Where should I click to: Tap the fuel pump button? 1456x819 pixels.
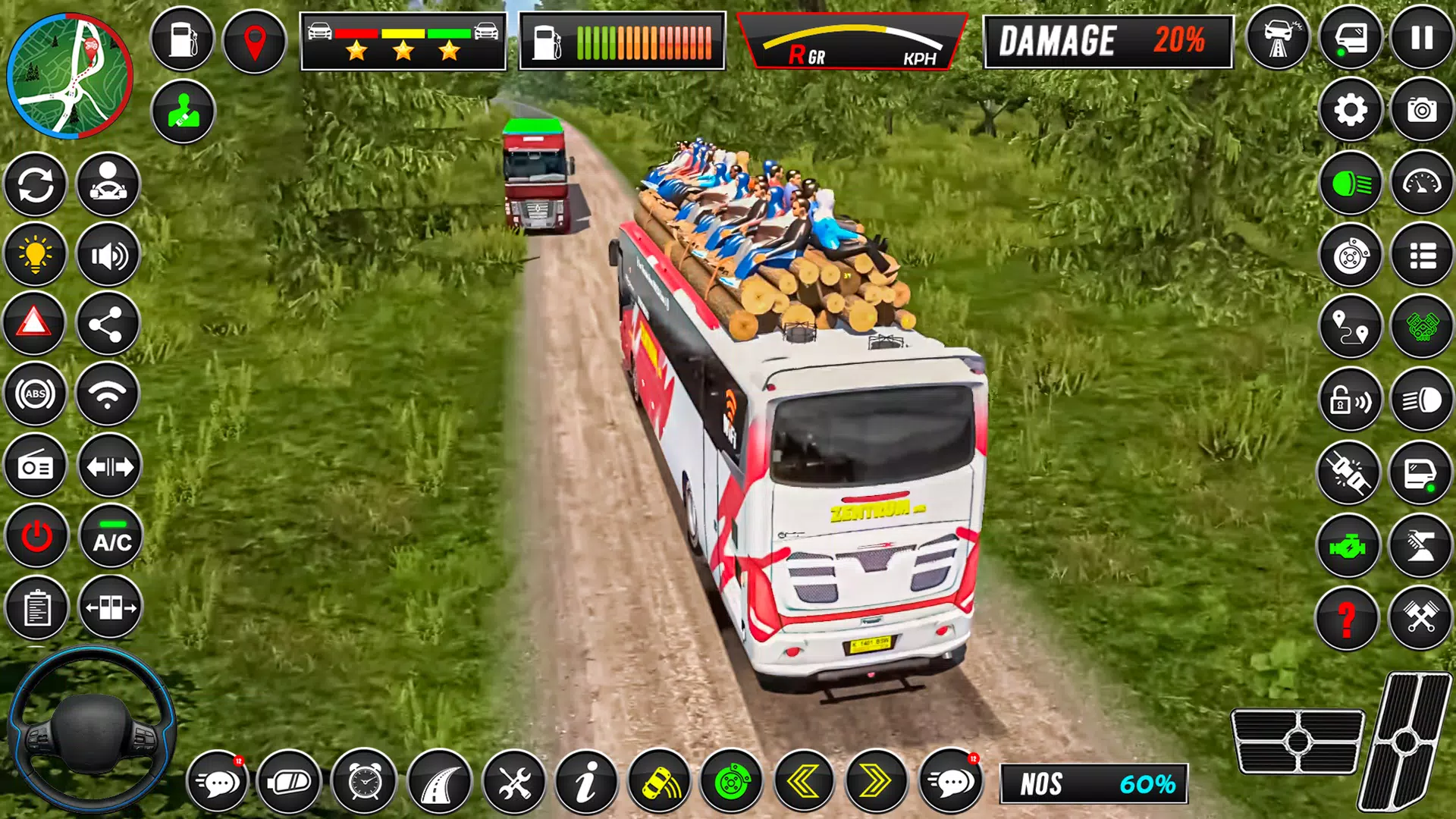click(x=182, y=39)
